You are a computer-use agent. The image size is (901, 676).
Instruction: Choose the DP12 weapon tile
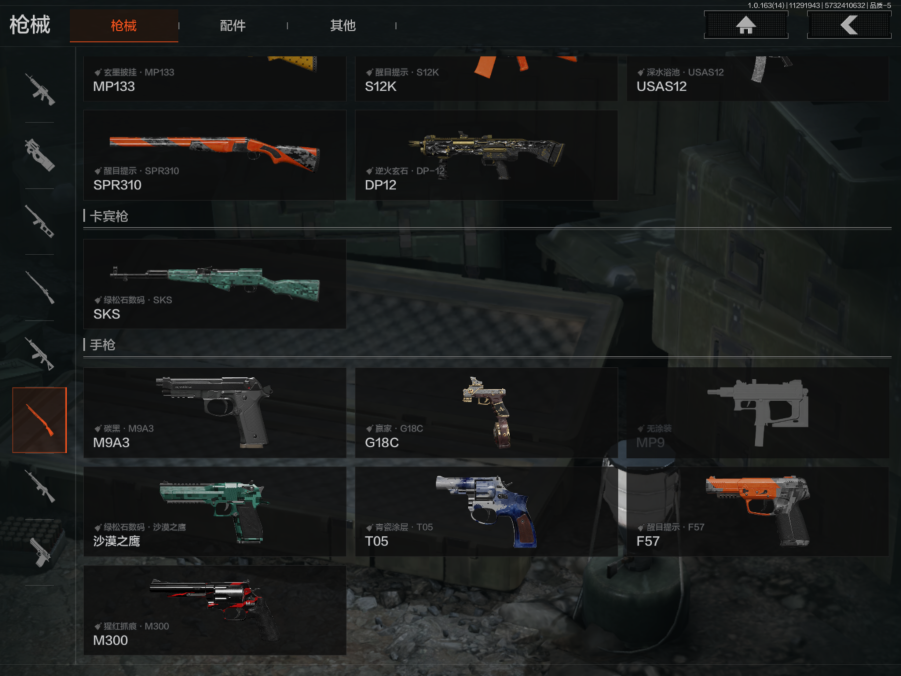tap(486, 155)
